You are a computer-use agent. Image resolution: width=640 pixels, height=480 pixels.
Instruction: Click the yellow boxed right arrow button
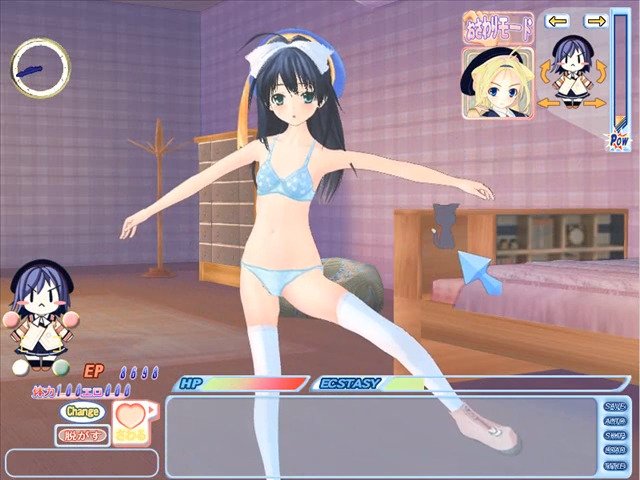pos(595,20)
